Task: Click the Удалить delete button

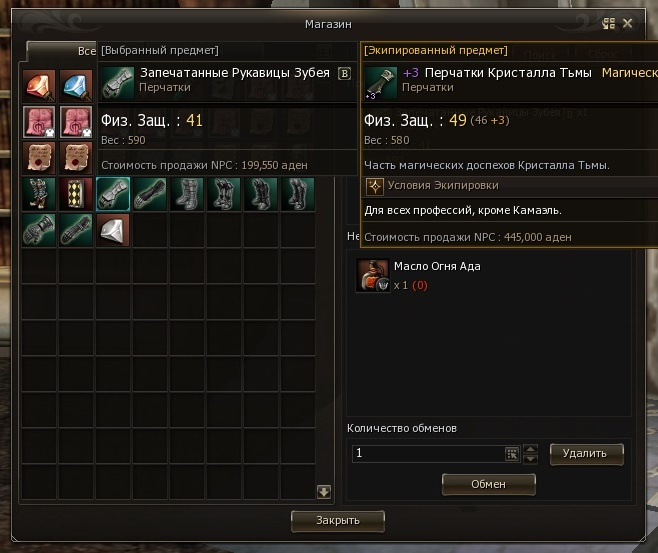Action: click(x=585, y=453)
